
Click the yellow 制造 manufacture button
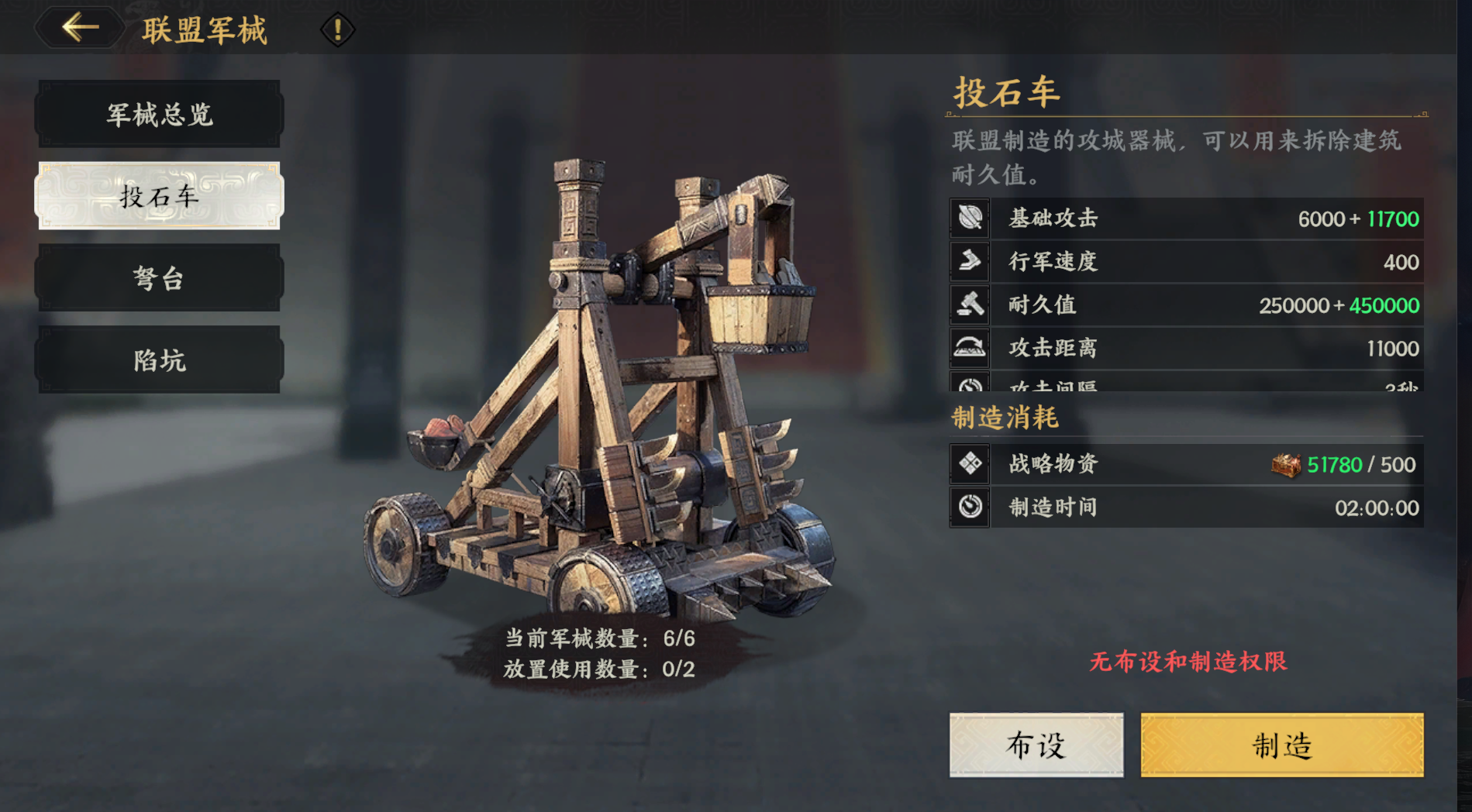tap(1281, 745)
